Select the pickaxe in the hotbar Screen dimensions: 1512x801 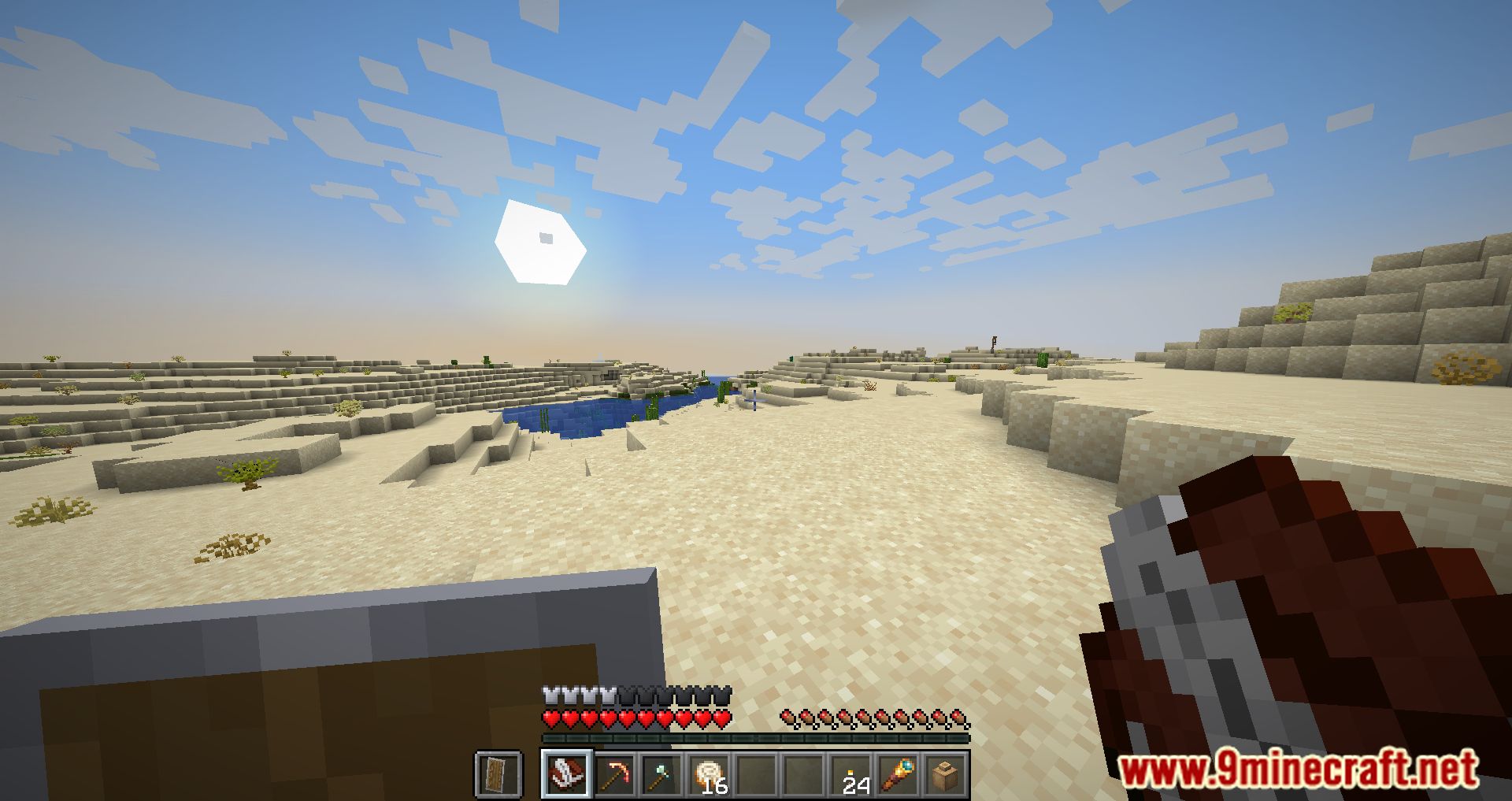(614, 774)
